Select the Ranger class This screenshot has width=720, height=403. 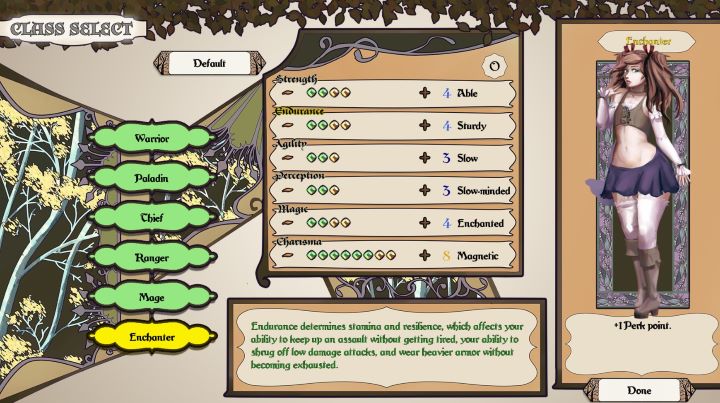pyautogui.click(x=152, y=257)
